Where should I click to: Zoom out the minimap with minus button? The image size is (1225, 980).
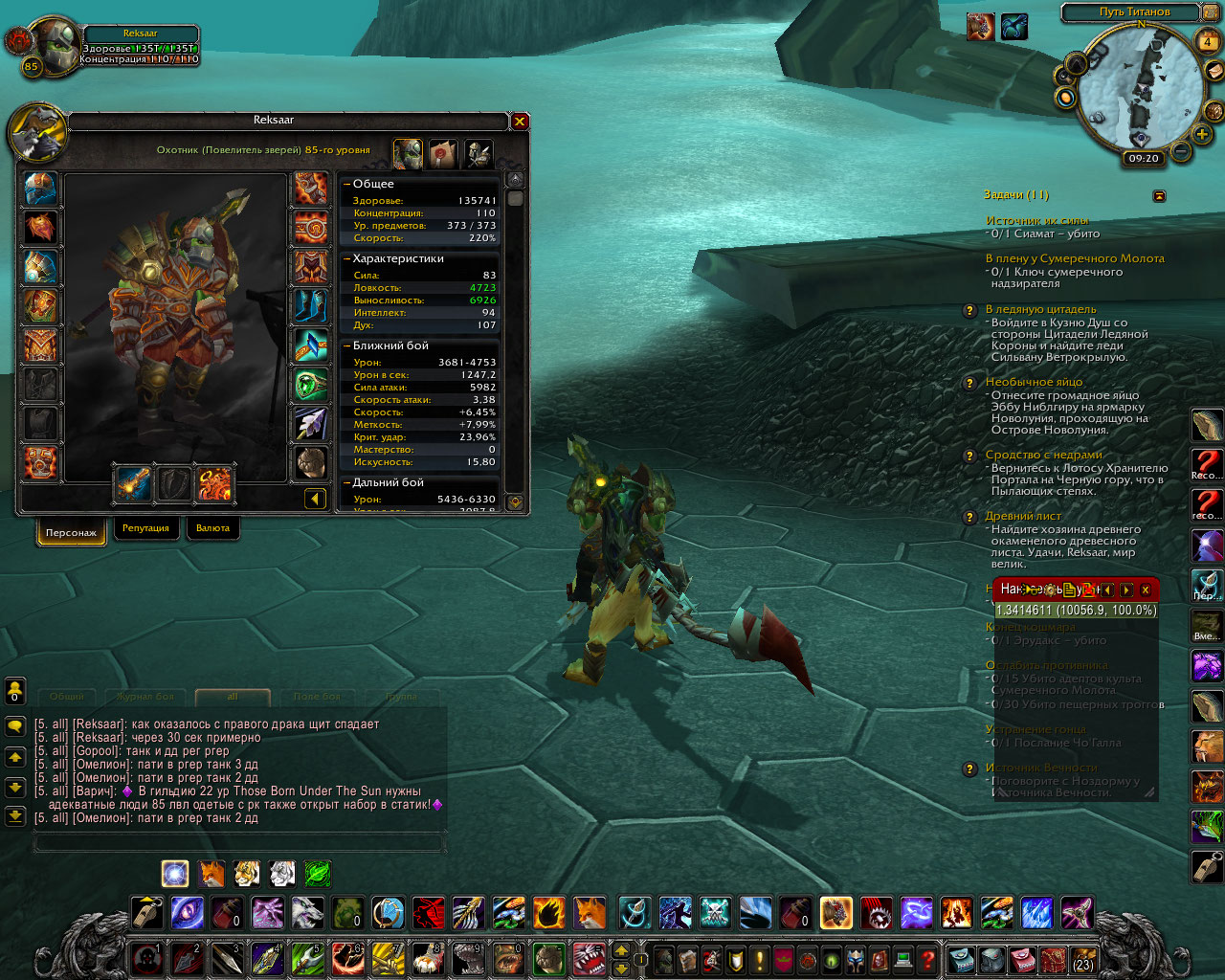pyautogui.click(x=1181, y=151)
